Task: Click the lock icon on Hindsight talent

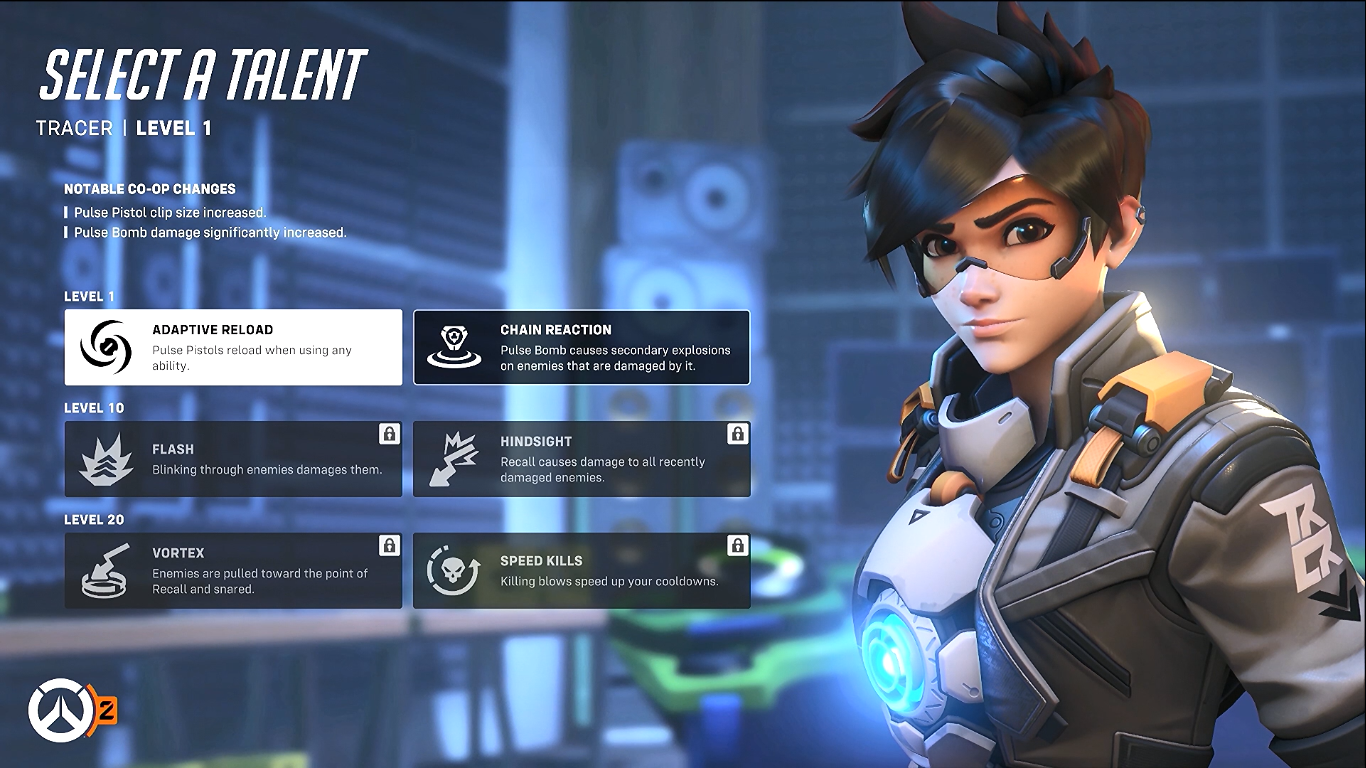Action: (736, 434)
